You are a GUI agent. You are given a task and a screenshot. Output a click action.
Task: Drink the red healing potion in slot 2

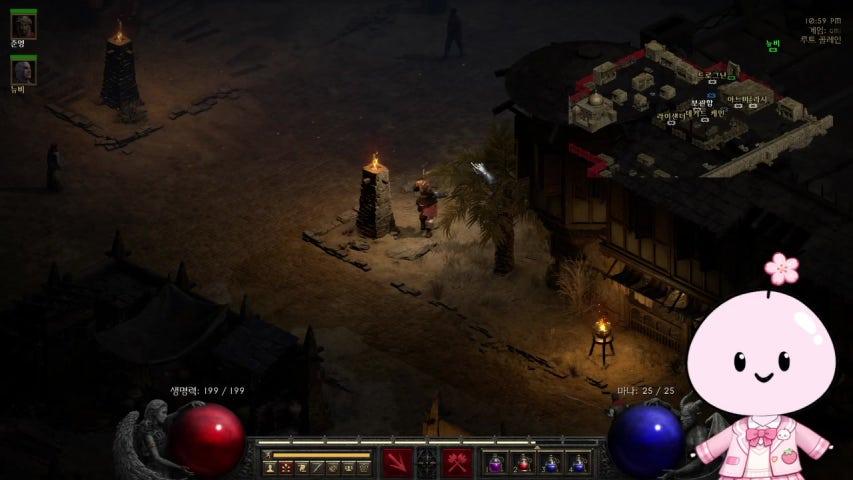[x=522, y=463]
